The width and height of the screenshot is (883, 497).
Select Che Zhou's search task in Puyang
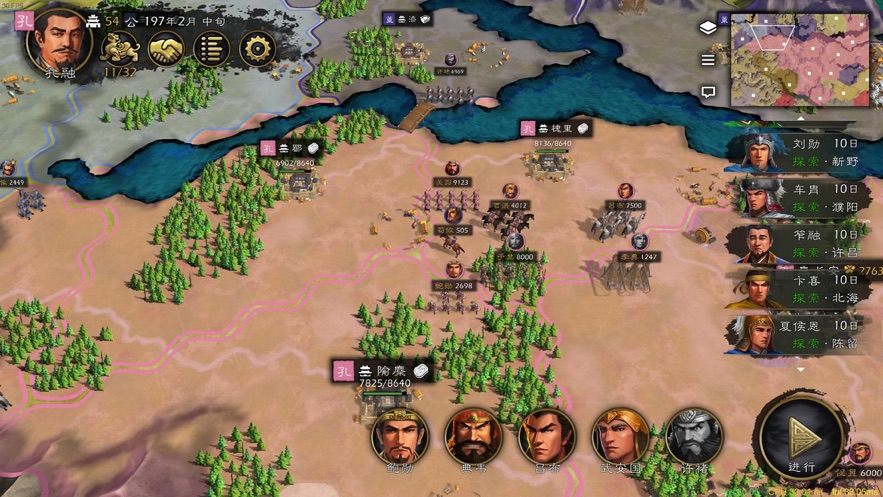coord(800,198)
